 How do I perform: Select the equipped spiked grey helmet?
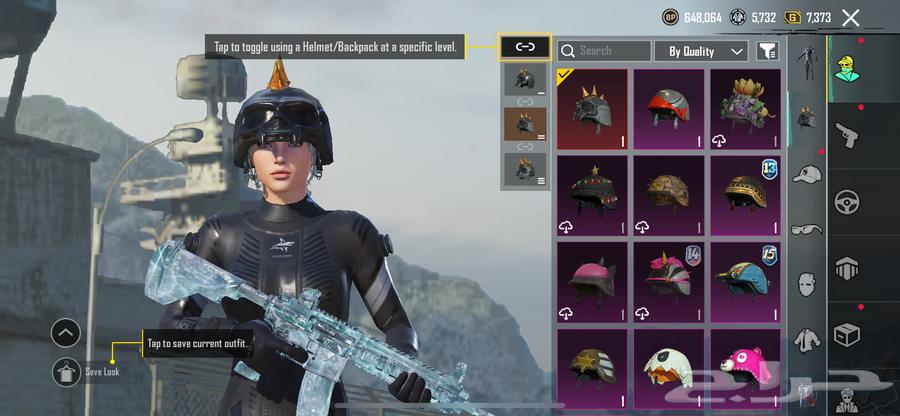pyautogui.click(x=592, y=110)
